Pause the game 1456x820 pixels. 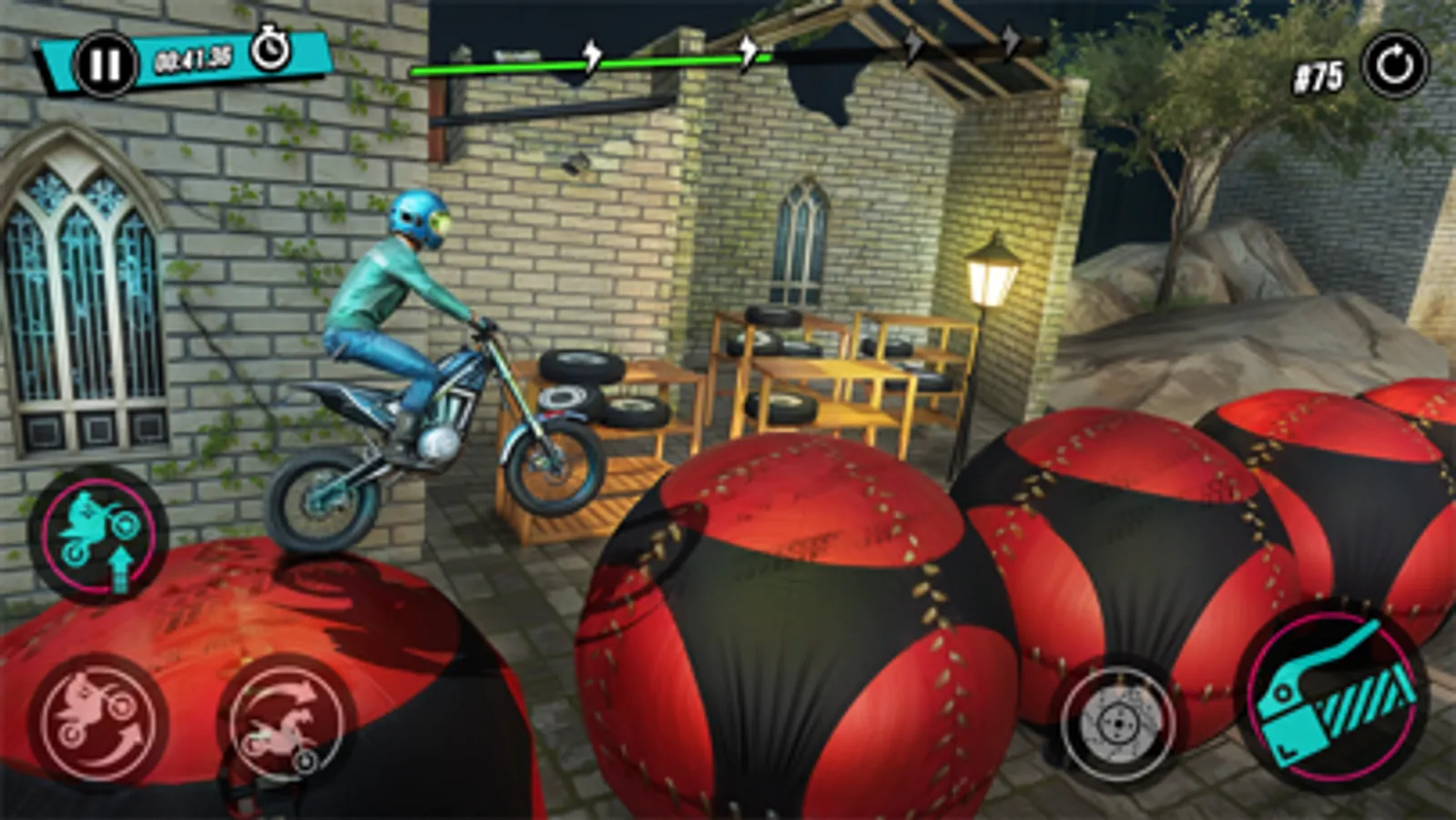click(x=105, y=62)
